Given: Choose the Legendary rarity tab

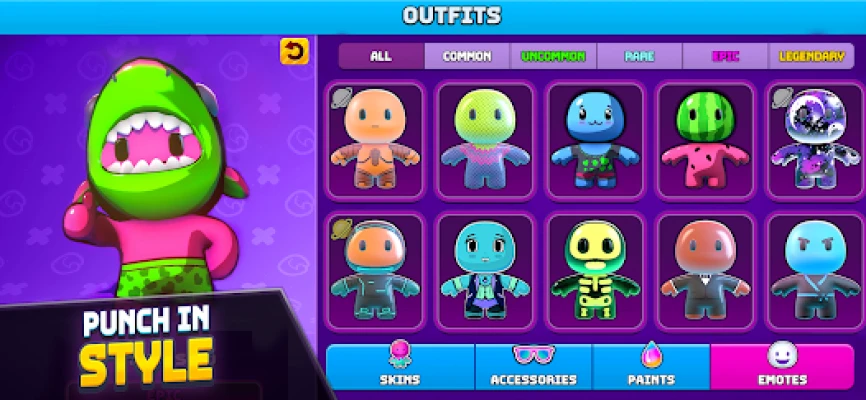Looking at the screenshot, I should pos(811,56).
